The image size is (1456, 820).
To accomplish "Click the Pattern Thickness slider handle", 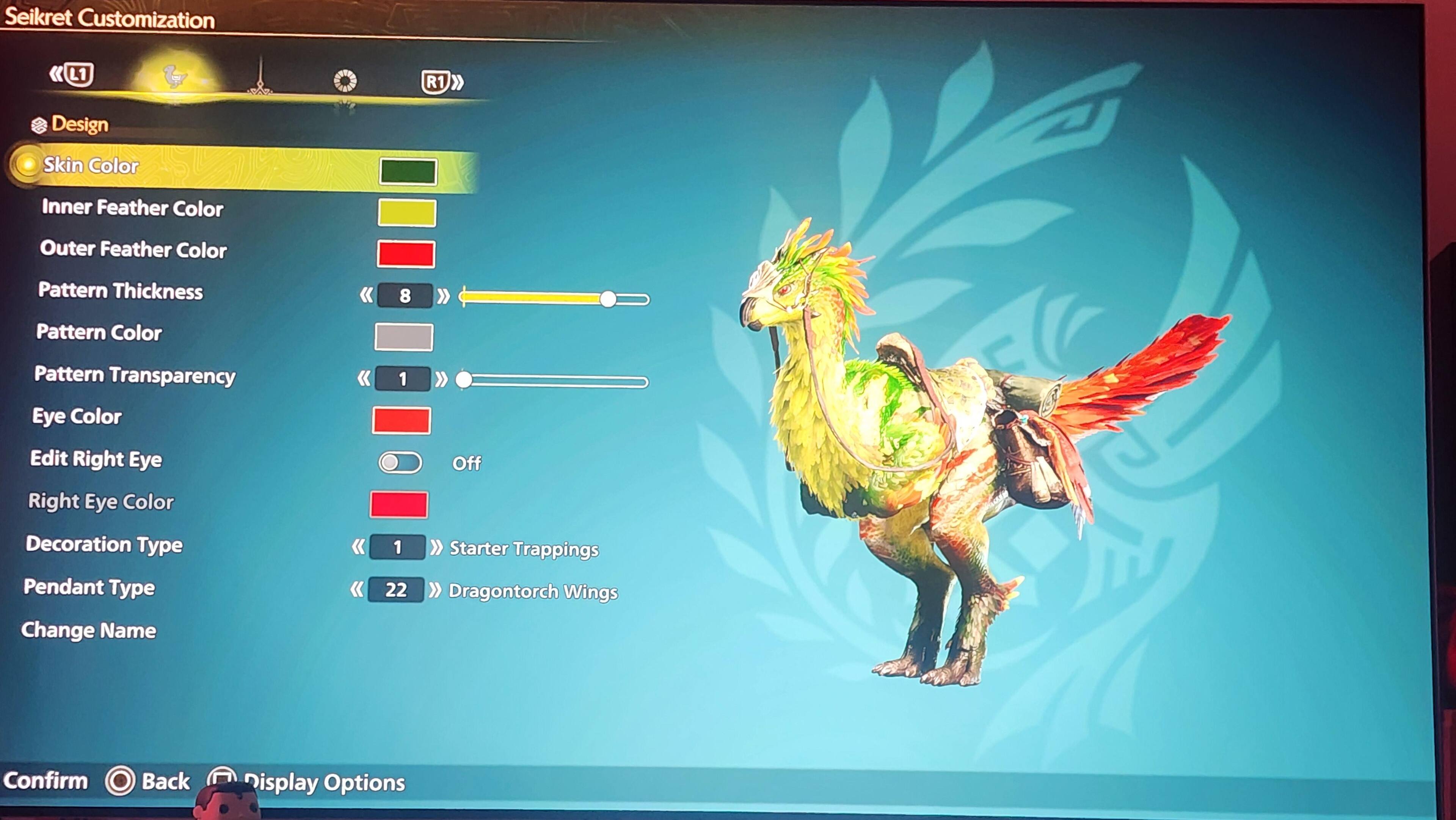I will tap(608, 298).
